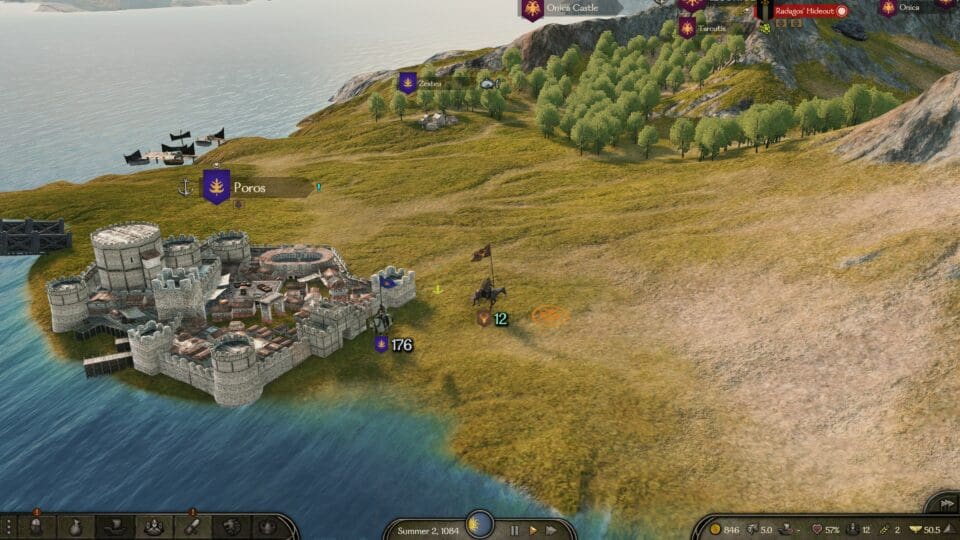Open the kingdom crown icon

click(x=268, y=526)
